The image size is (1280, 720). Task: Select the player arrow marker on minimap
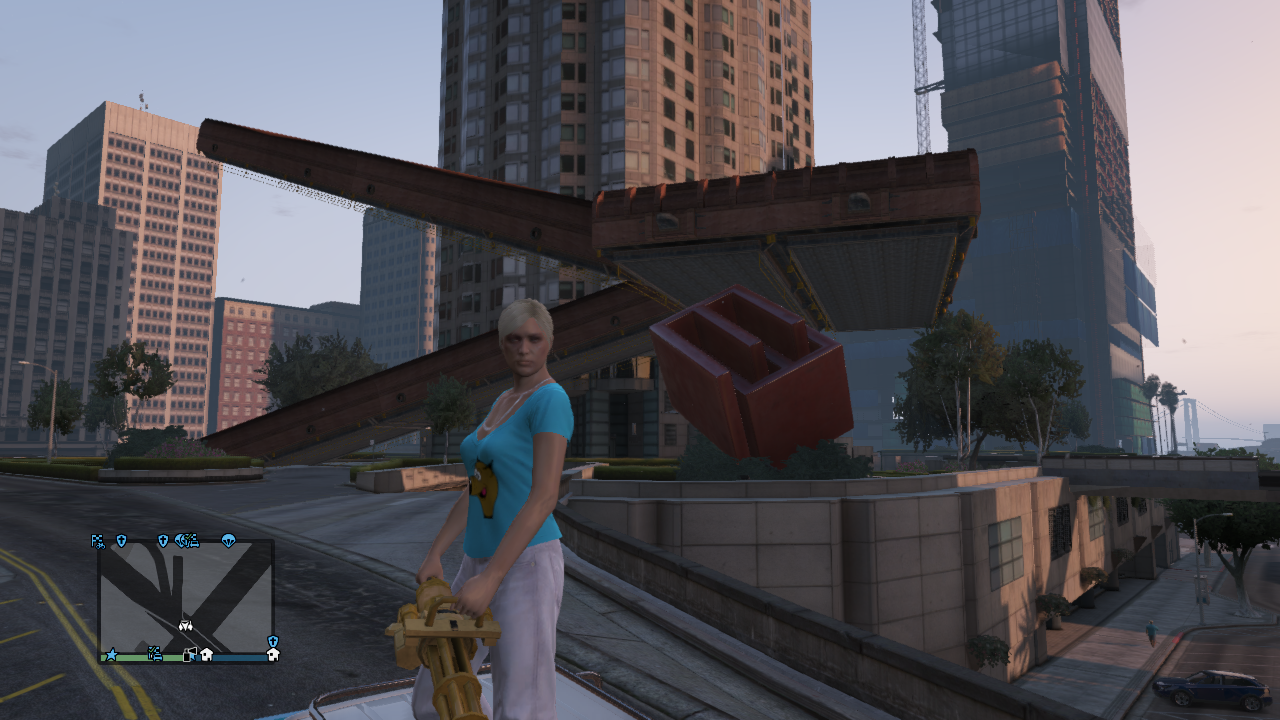[x=185, y=625]
